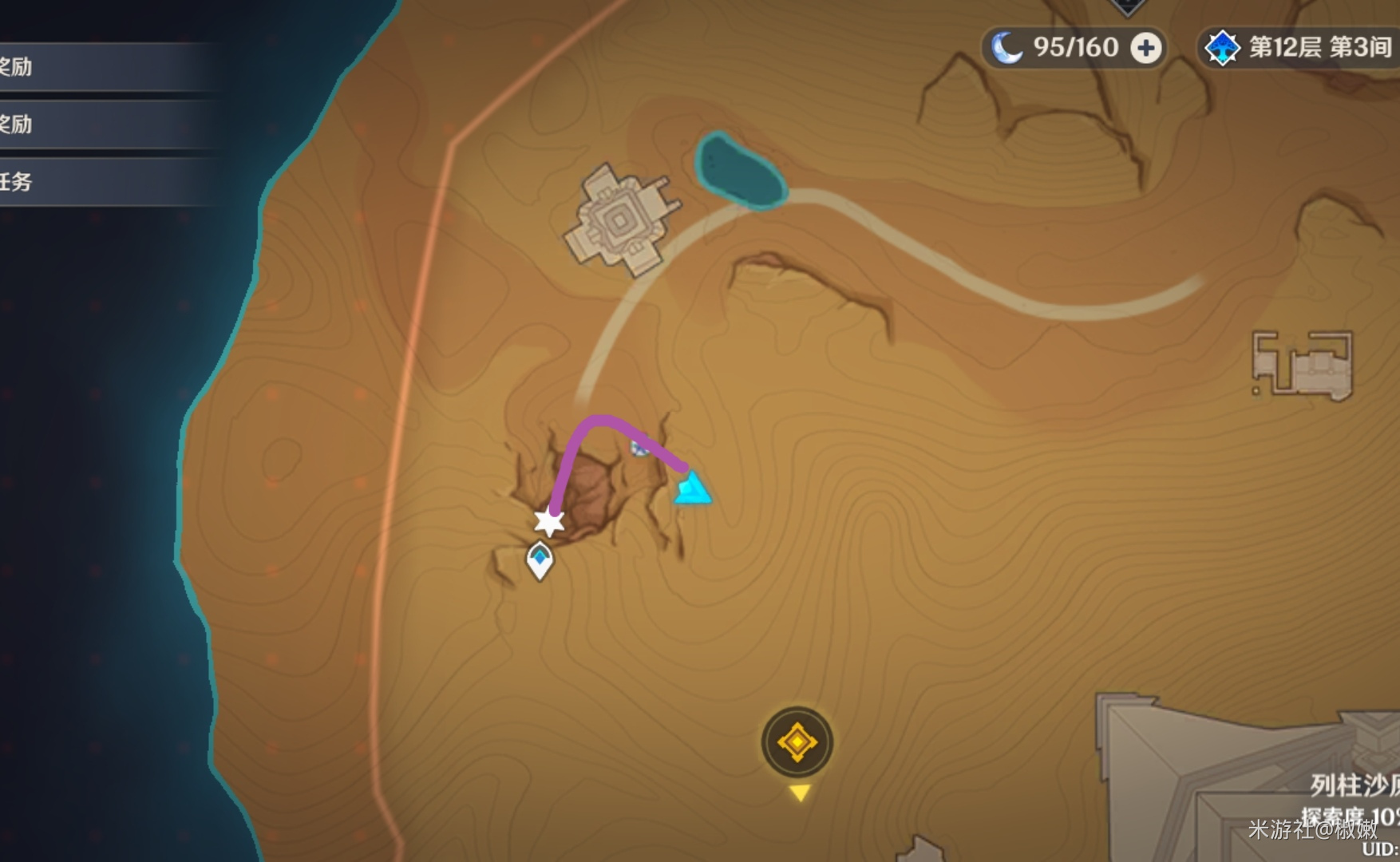Click the white star pin on the map
Viewport: 1400px width, 862px height.
[x=549, y=522]
